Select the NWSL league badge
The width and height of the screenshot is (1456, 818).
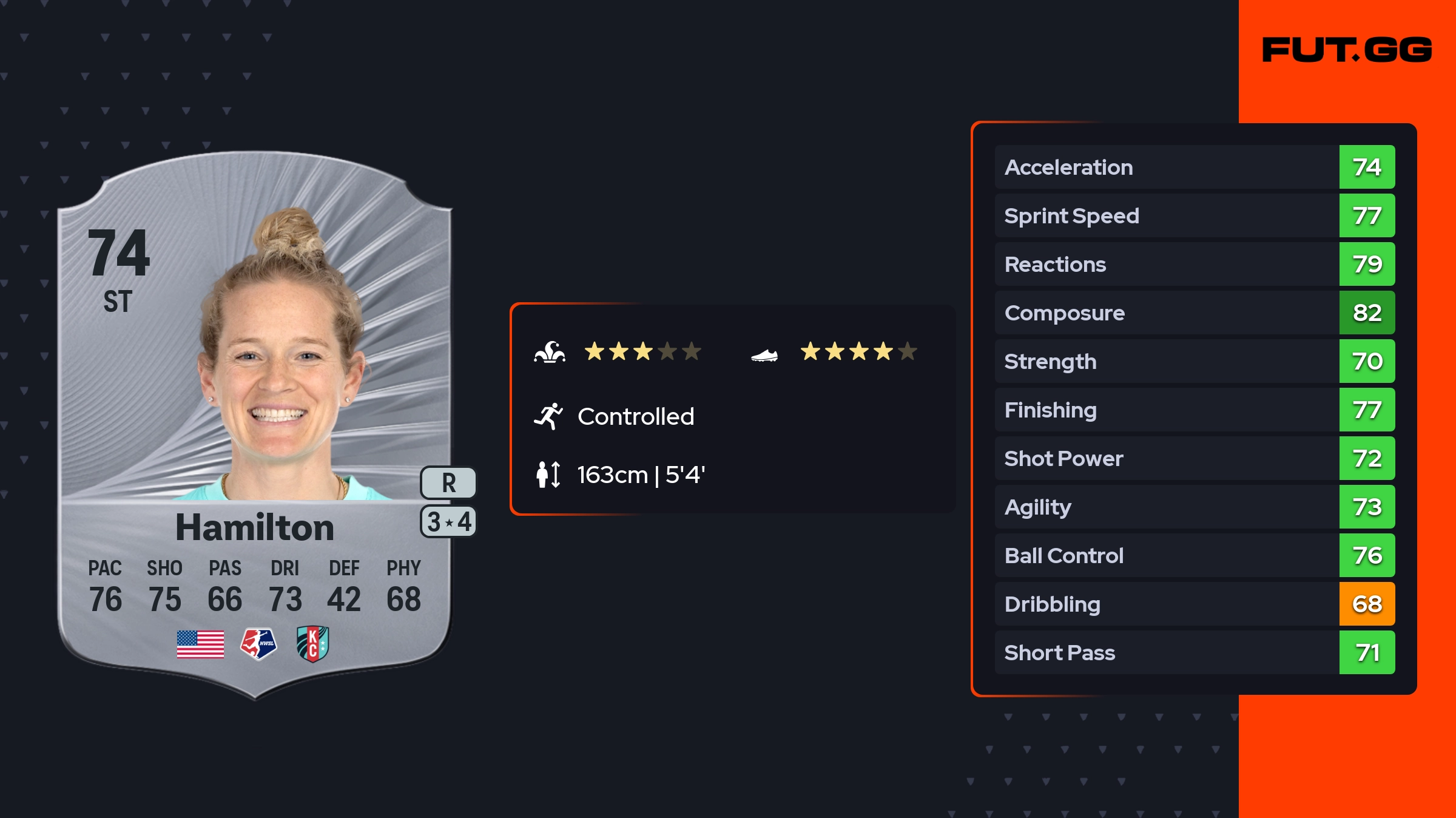(258, 644)
